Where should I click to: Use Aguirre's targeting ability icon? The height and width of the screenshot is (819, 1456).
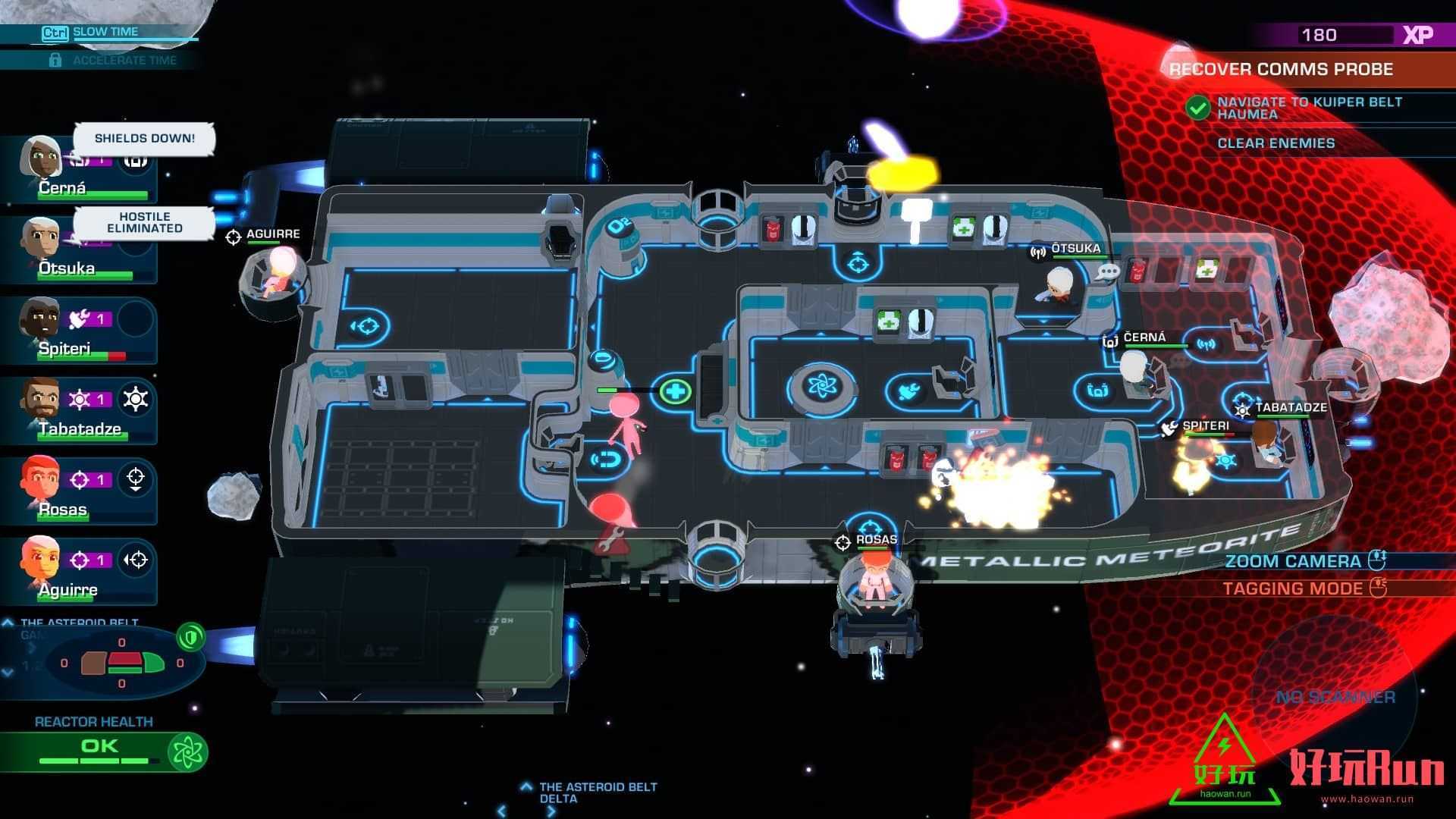pyautogui.click(x=136, y=560)
